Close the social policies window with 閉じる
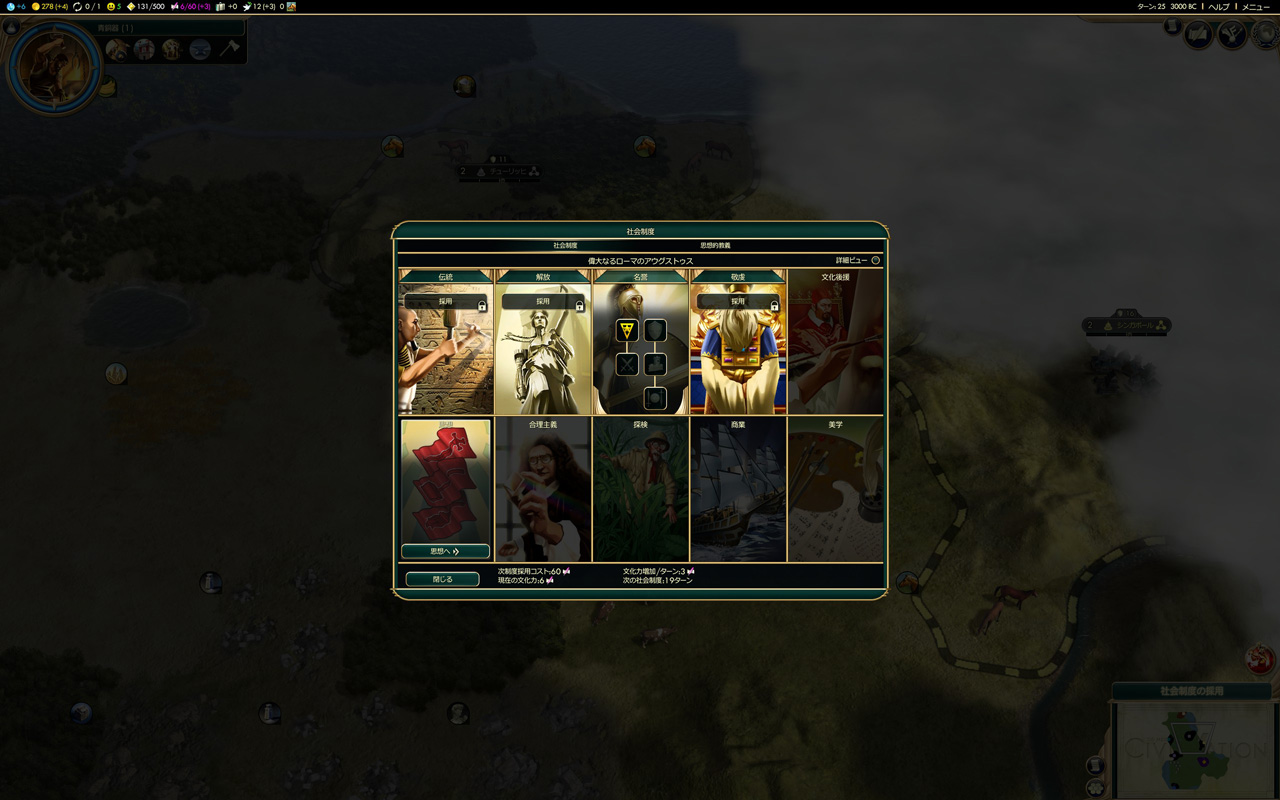 (x=442, y=579)
